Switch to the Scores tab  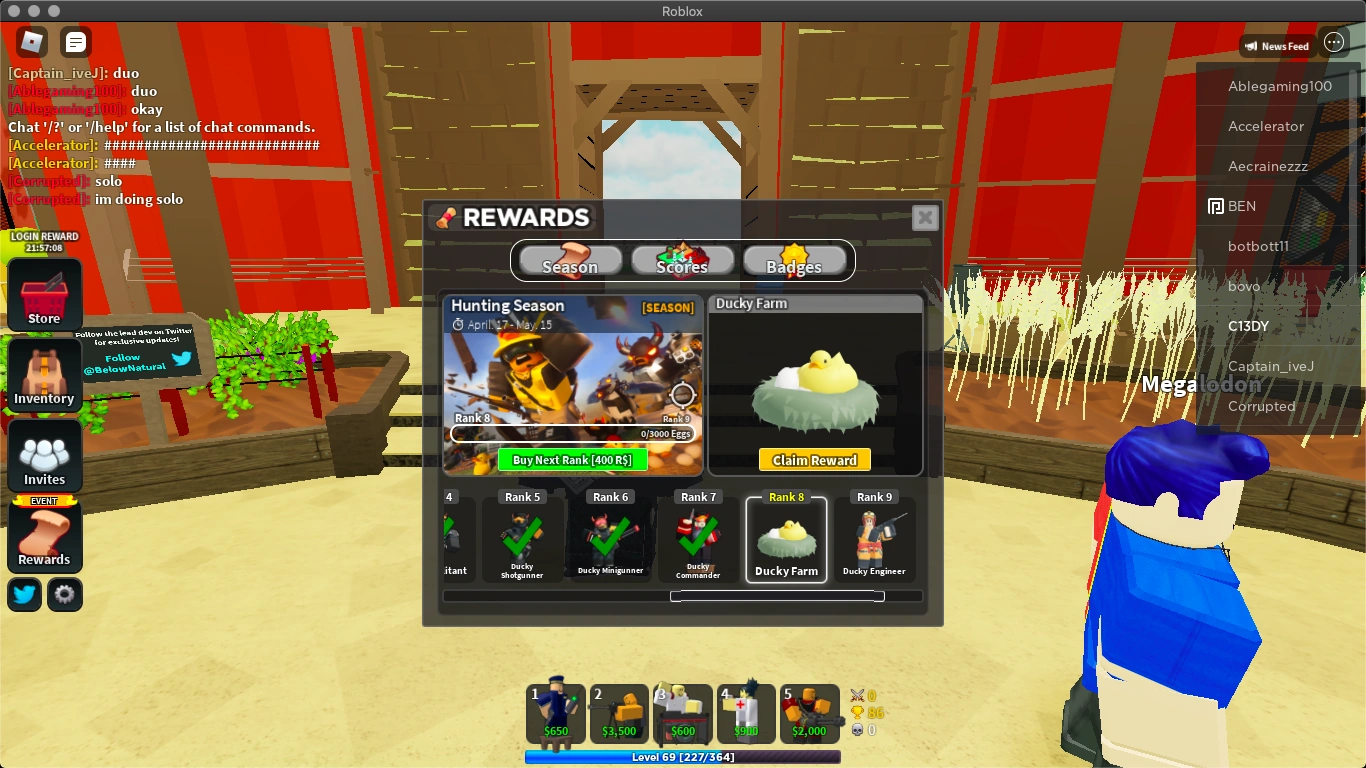tap(681, 264)
